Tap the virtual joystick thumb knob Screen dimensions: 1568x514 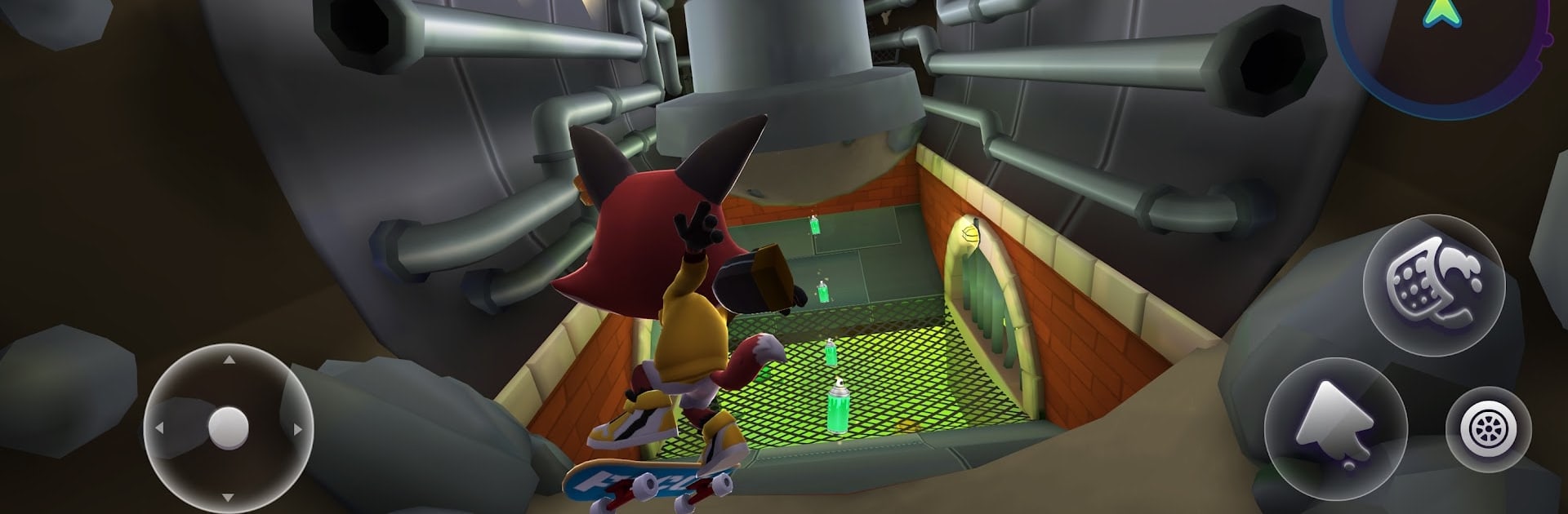click(229, 428)
